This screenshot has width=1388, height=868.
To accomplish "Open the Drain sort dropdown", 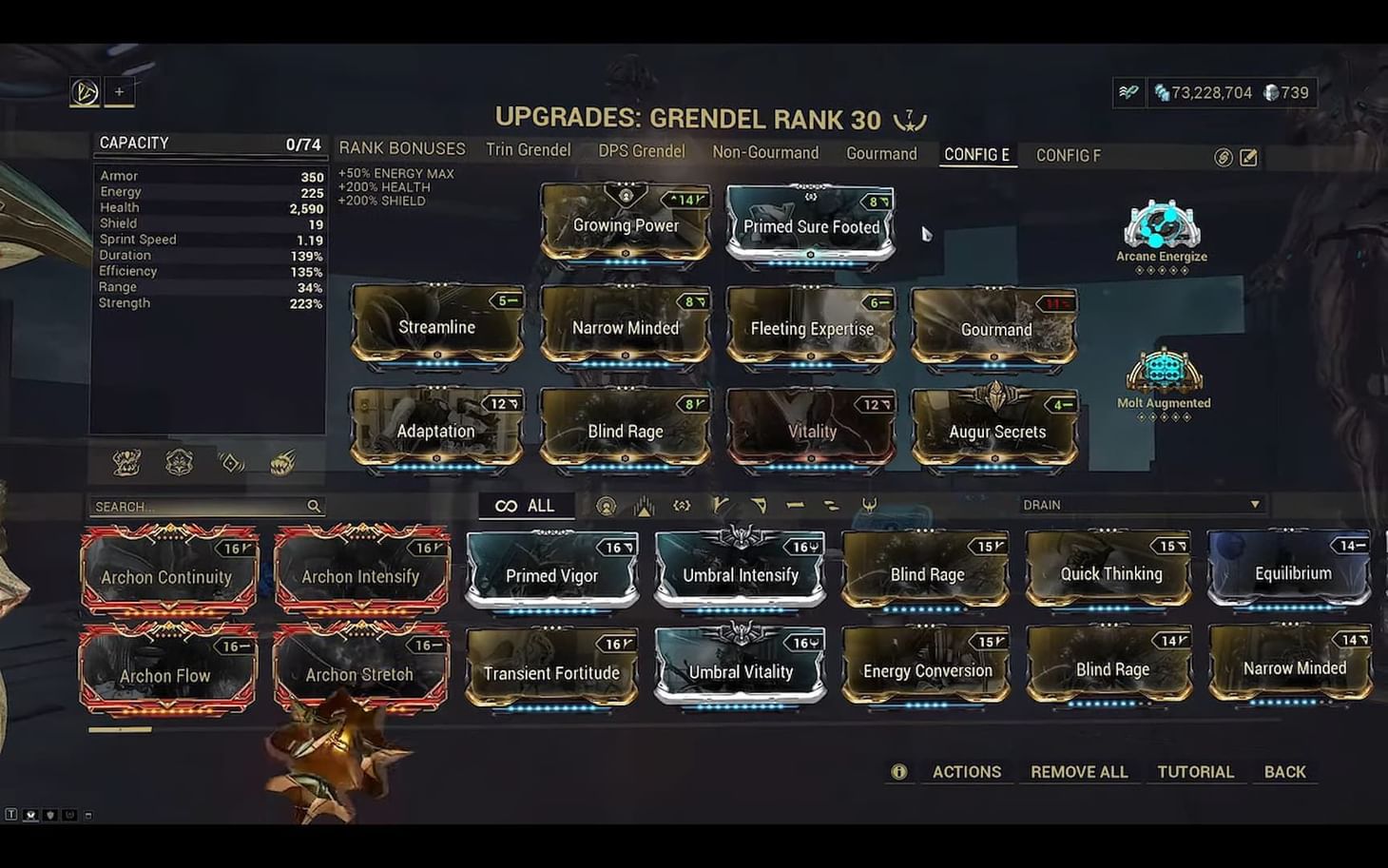I will 1141,504.
